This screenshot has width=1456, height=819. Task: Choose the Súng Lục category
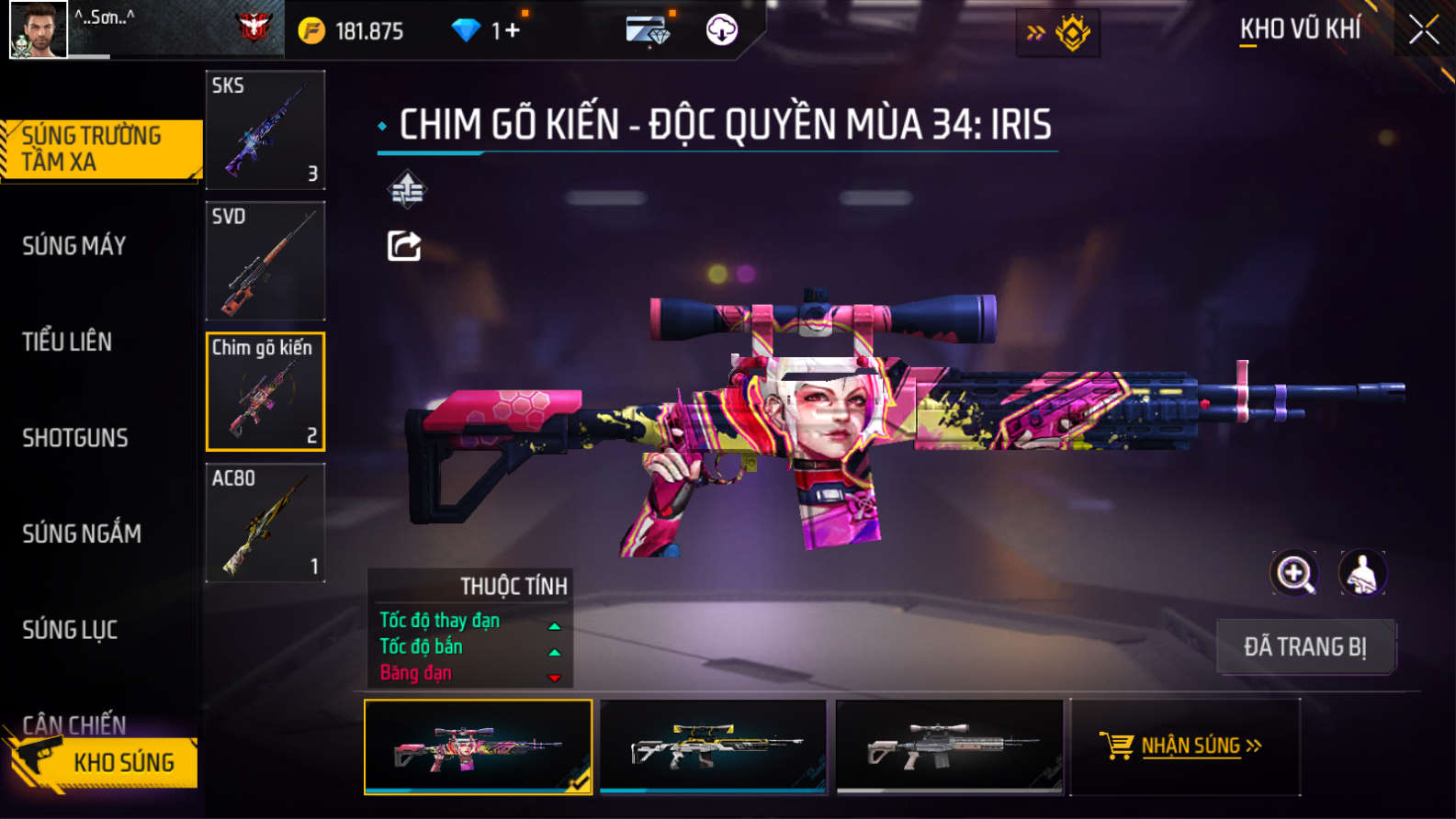point(70,630)
